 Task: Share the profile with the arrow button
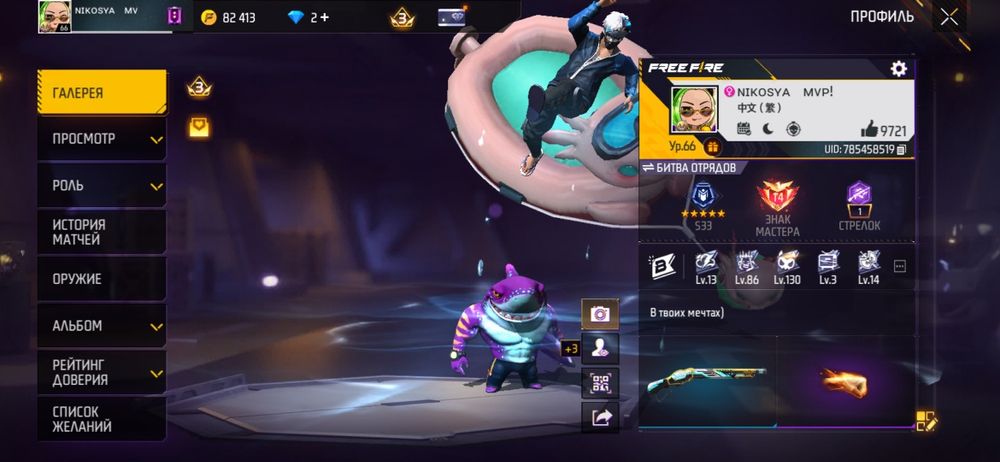pos(600,418)
